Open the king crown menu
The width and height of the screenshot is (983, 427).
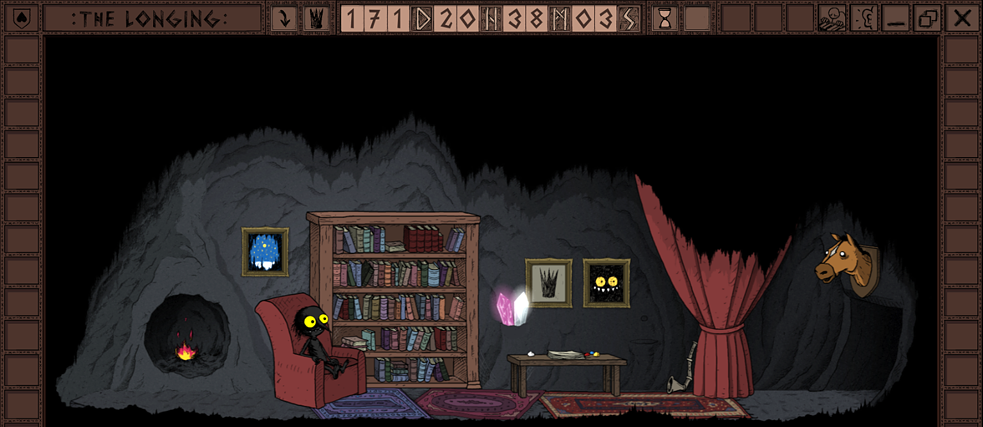316,18
